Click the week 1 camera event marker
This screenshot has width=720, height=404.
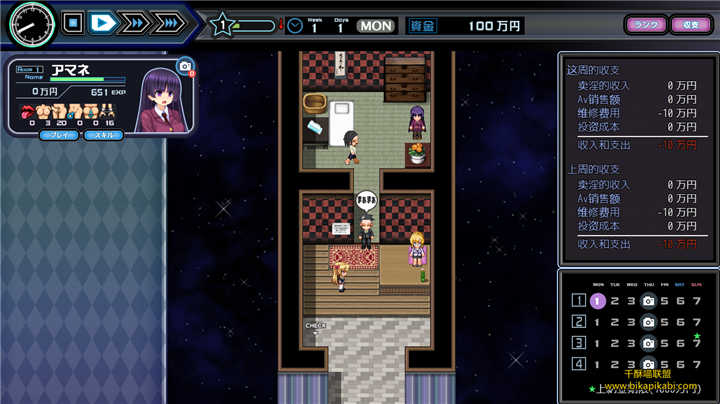647,300
